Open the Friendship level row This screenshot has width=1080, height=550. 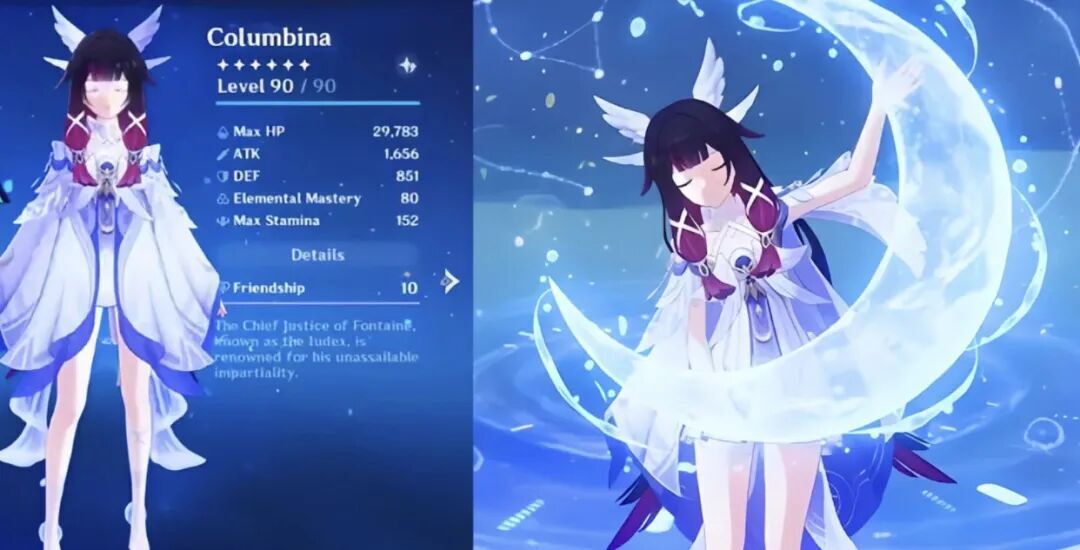tap(318, 288)
